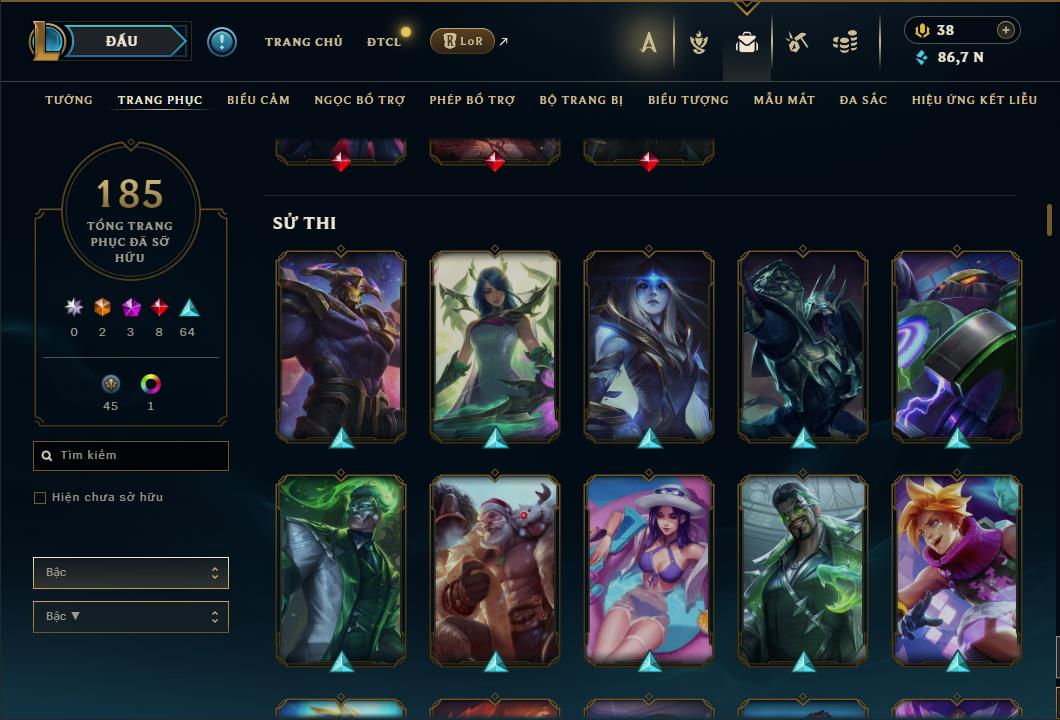1060x720 pixels.
Task: Open the coin stack store icon
Action: click(845, 42)
